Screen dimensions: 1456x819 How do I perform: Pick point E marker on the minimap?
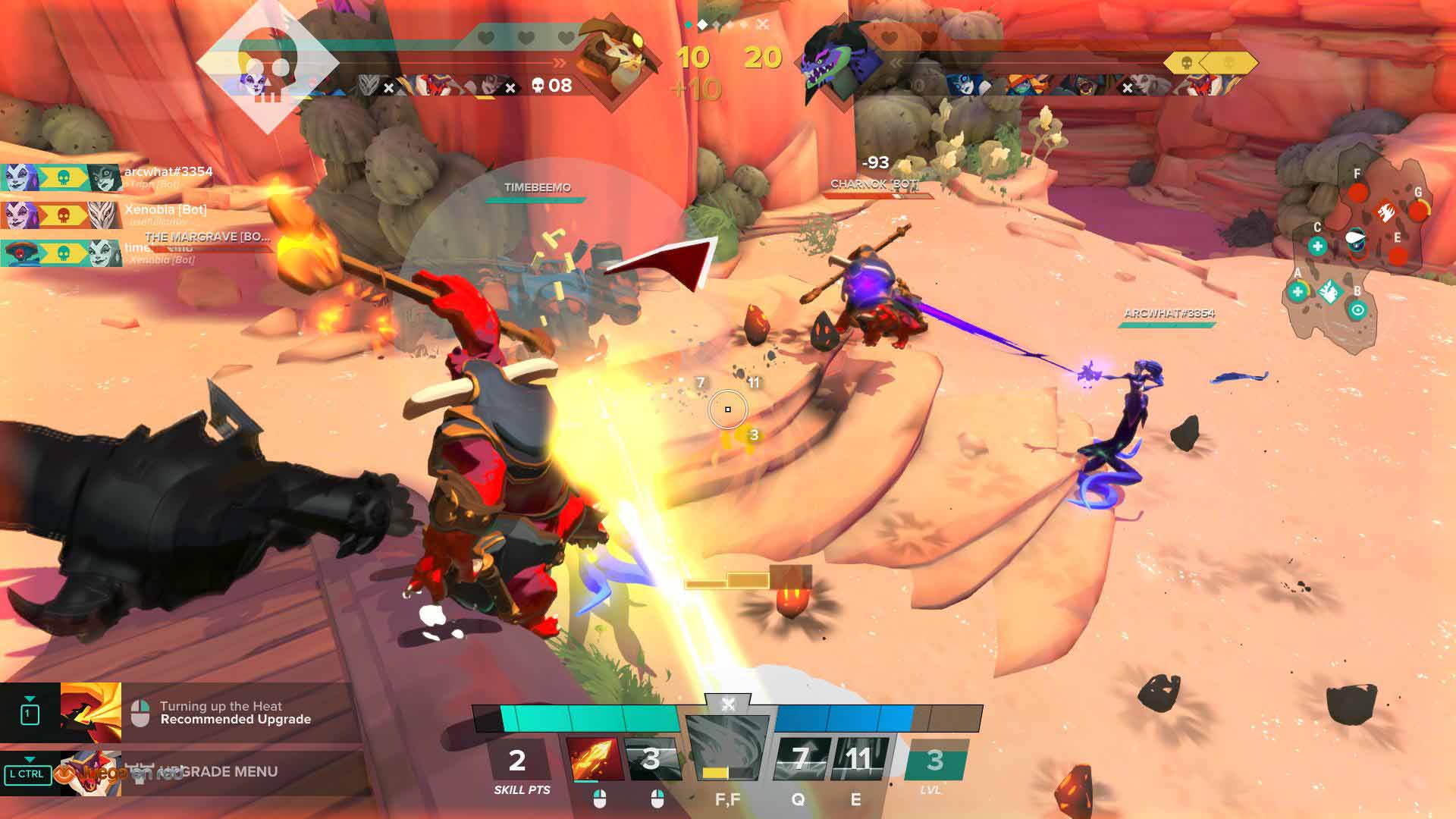pyautogui.click(x=1398, y=256)
